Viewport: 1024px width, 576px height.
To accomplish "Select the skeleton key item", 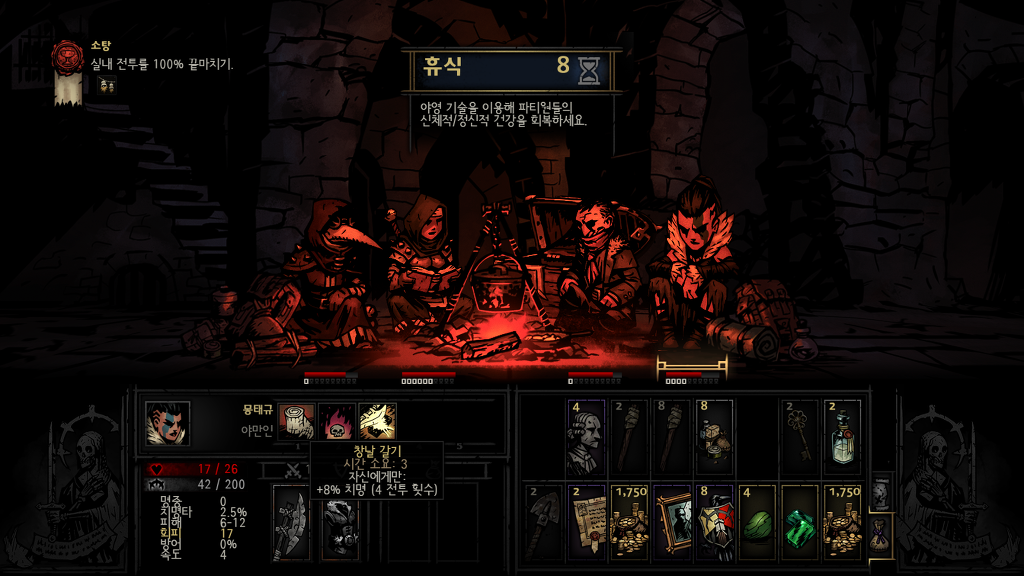I will pos(800,437).
